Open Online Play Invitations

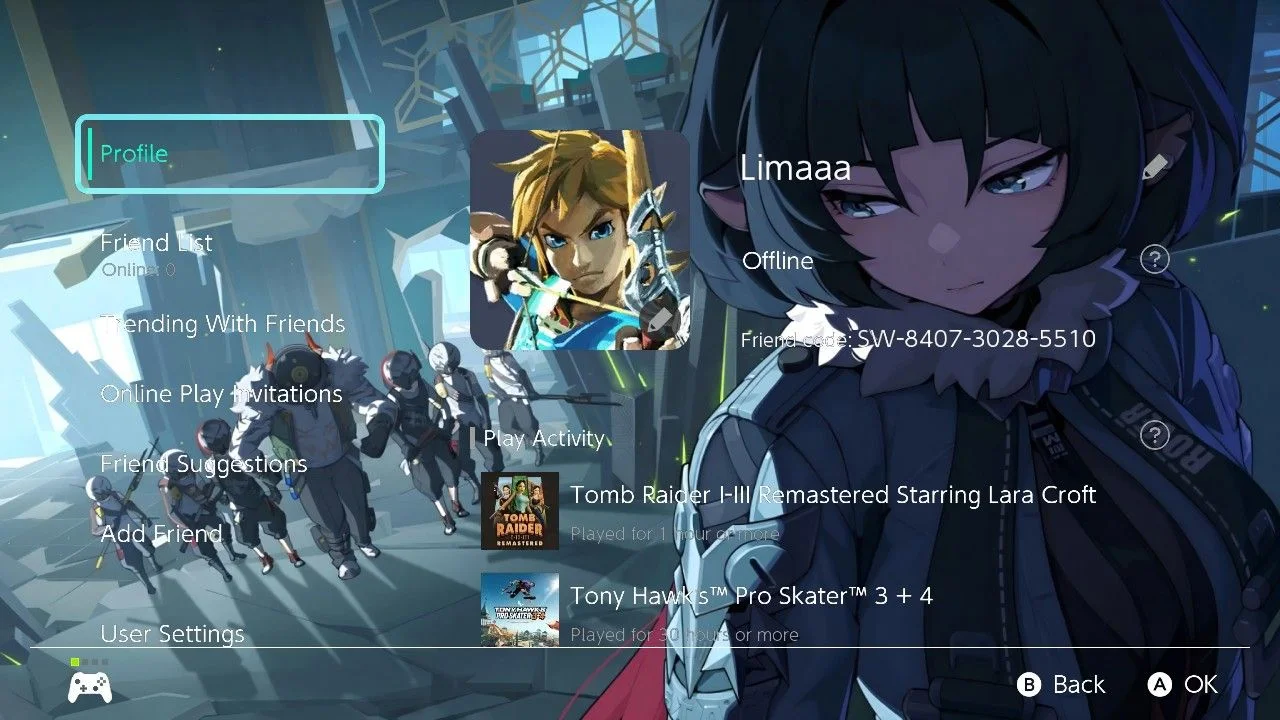(221, 394)
